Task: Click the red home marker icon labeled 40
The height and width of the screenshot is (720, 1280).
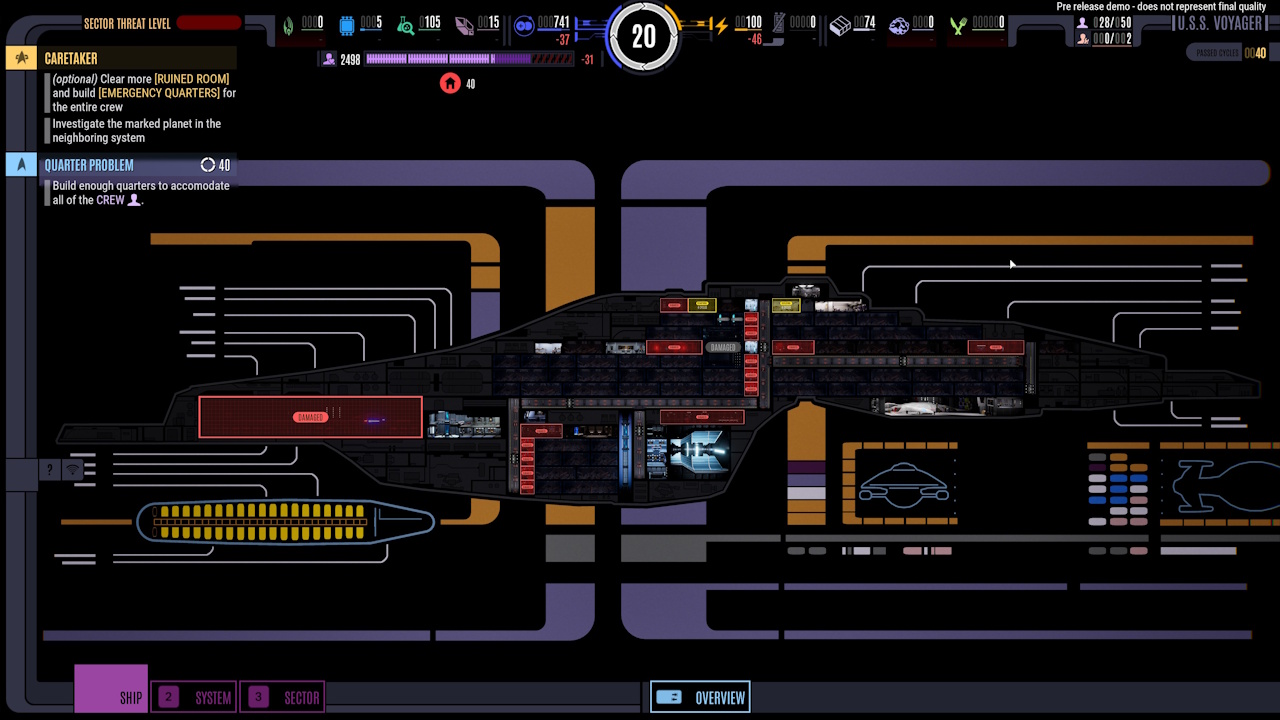Action: click(x=448, y=84)
